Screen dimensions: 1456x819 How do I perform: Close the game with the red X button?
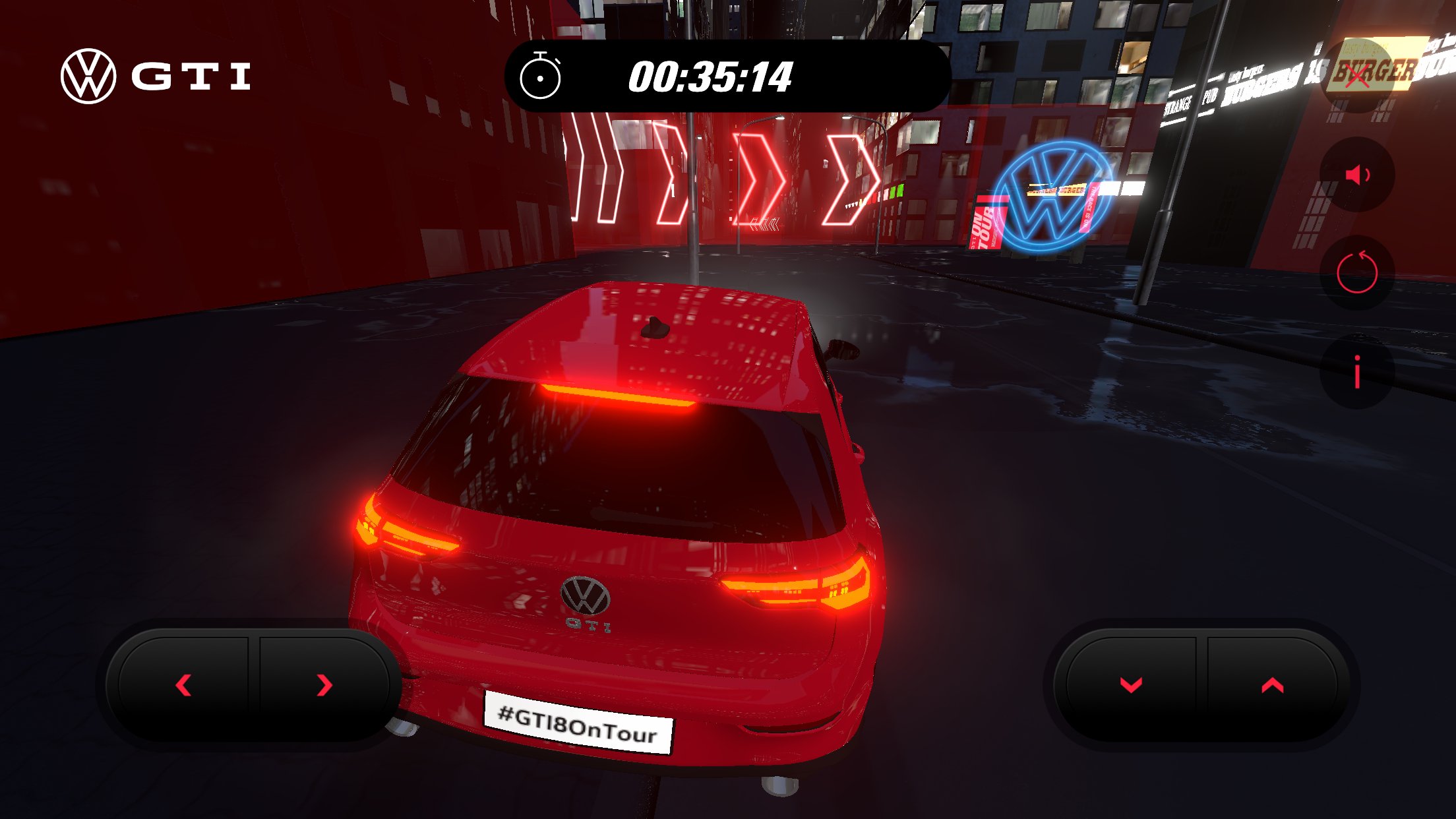point(1357,76)
